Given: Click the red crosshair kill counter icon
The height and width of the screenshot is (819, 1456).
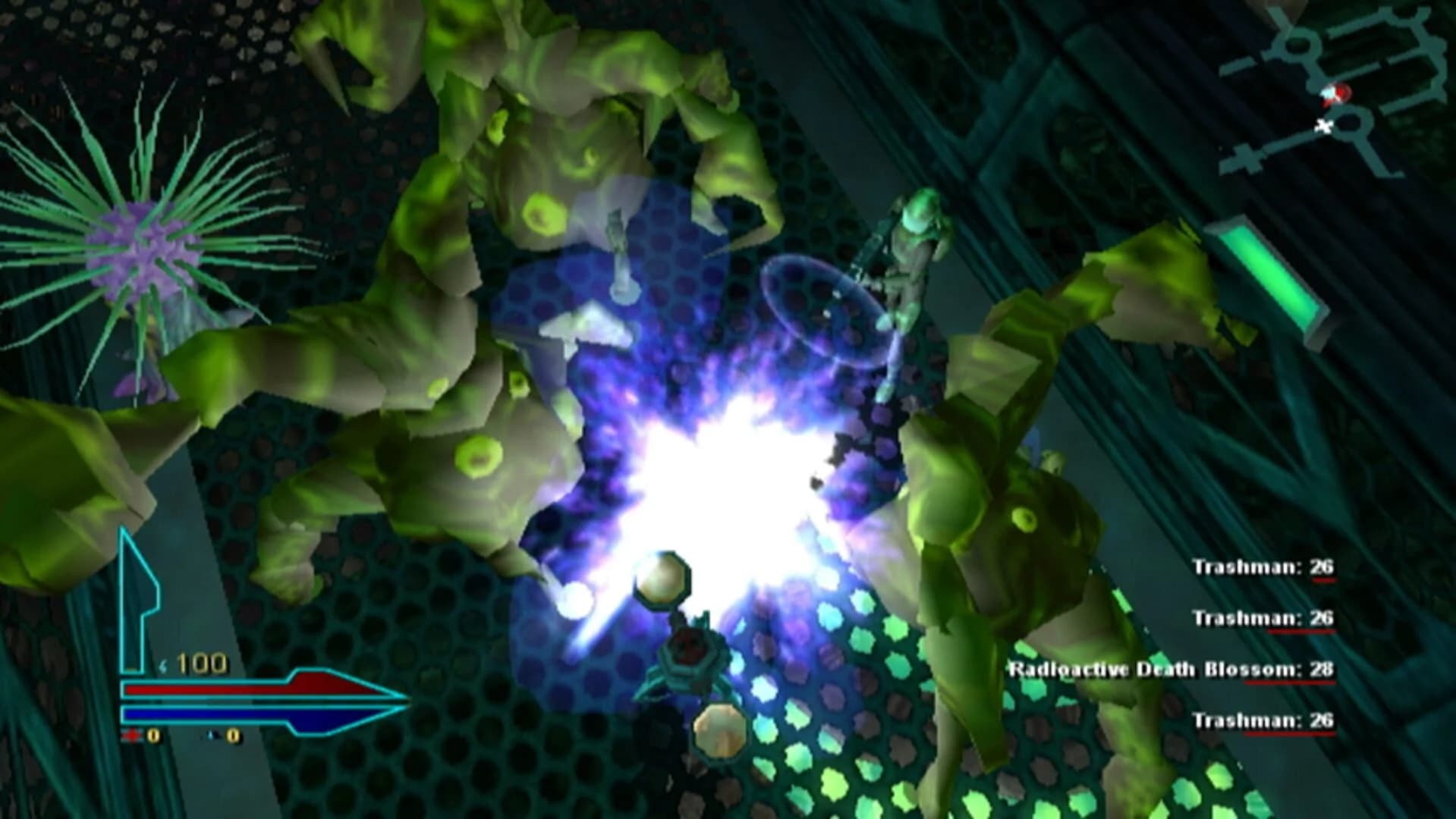Looking at the screenshot, I should (x=131, y=736).
